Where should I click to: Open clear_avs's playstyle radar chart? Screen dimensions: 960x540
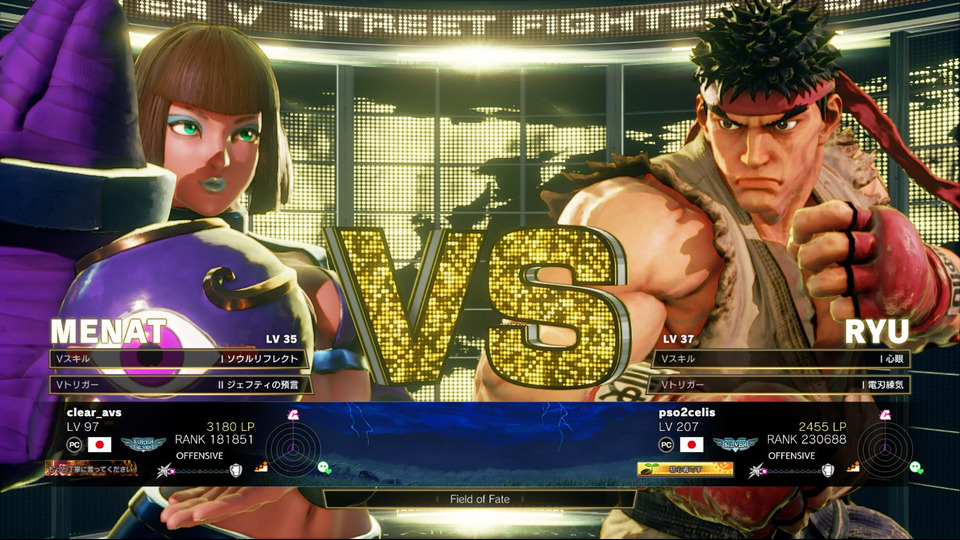293,448
